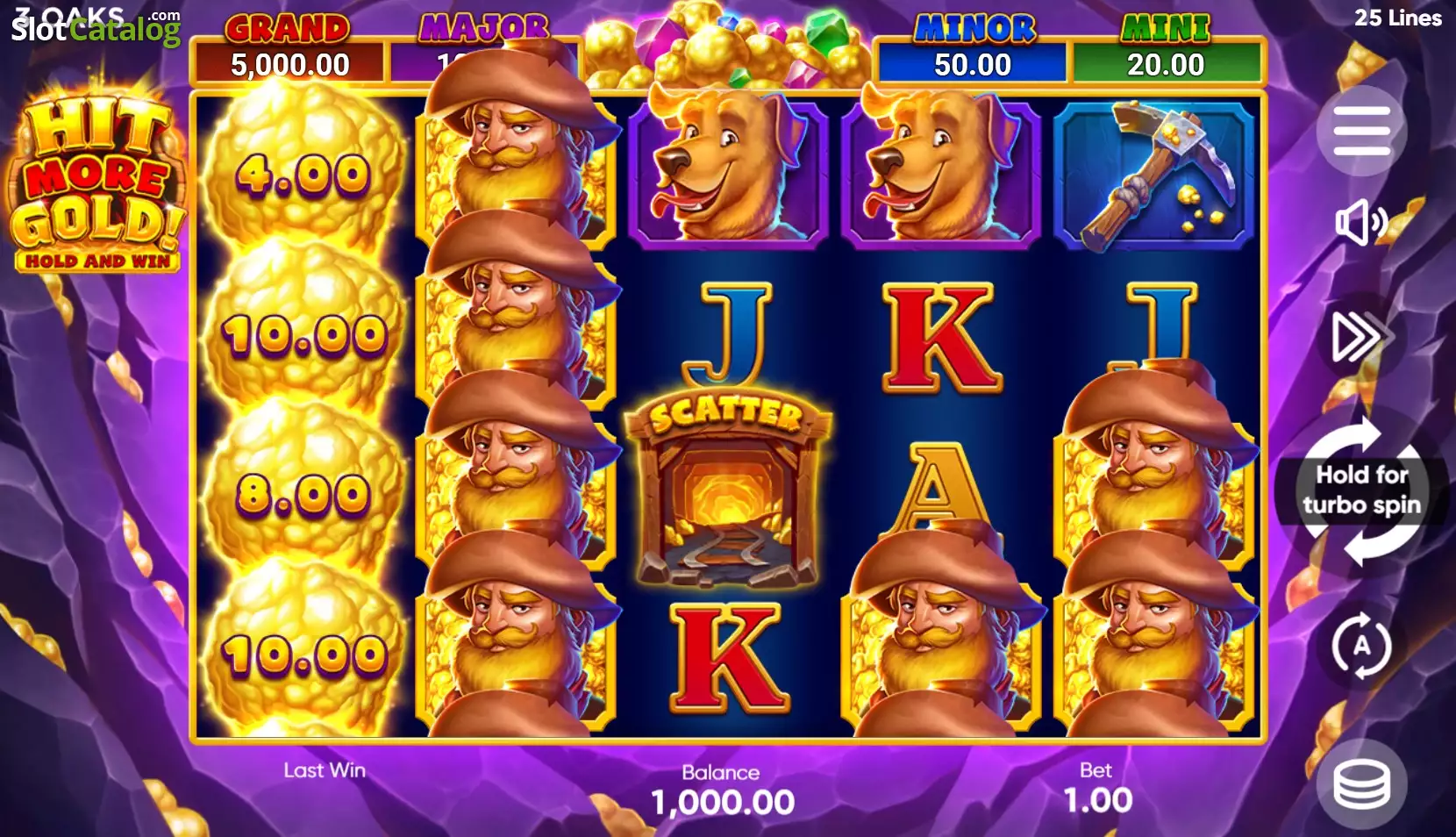
Task: Spin the reels with the spin button
Action: pos(1361,491)
